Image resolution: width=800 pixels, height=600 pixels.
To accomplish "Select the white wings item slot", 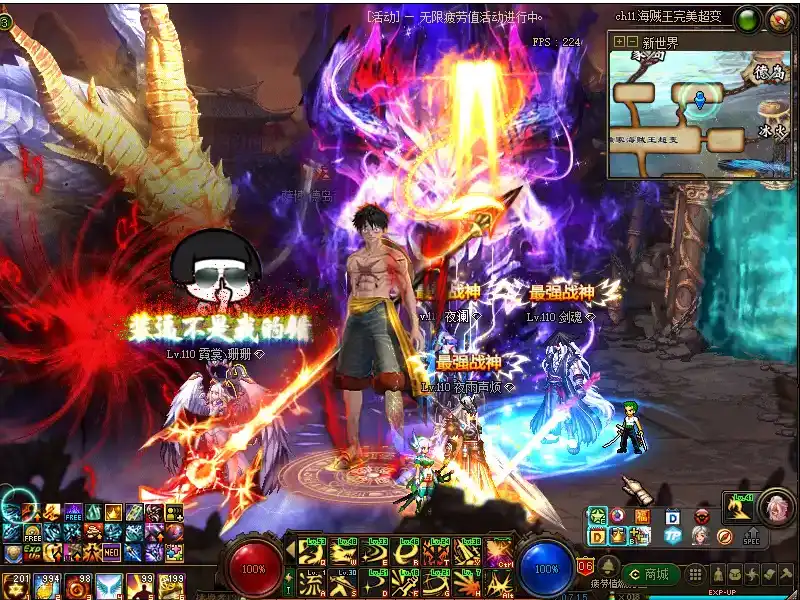I will 108,583.
